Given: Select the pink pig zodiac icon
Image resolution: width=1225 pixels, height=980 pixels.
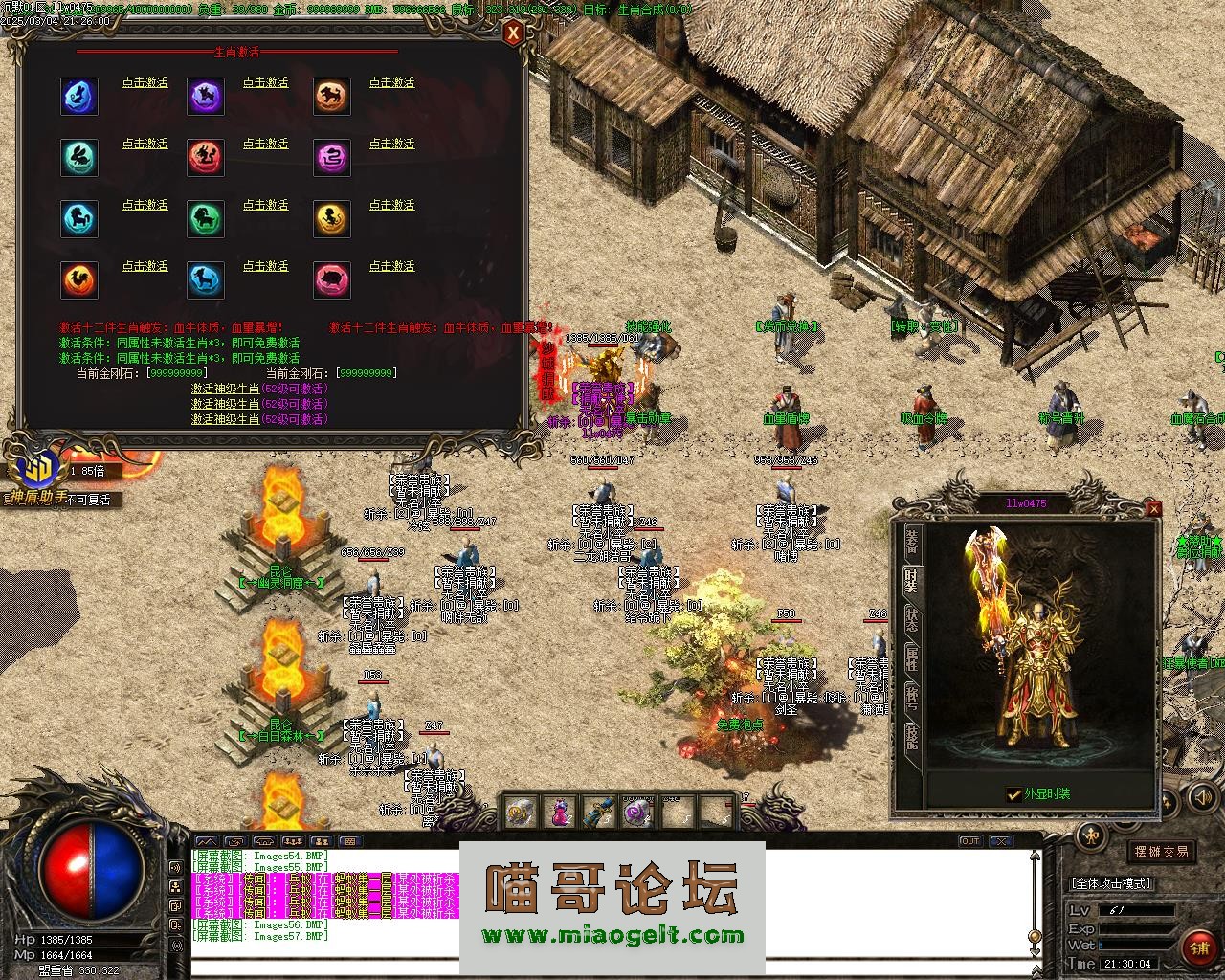Looking at the screenshot, I should click(332, 280).
